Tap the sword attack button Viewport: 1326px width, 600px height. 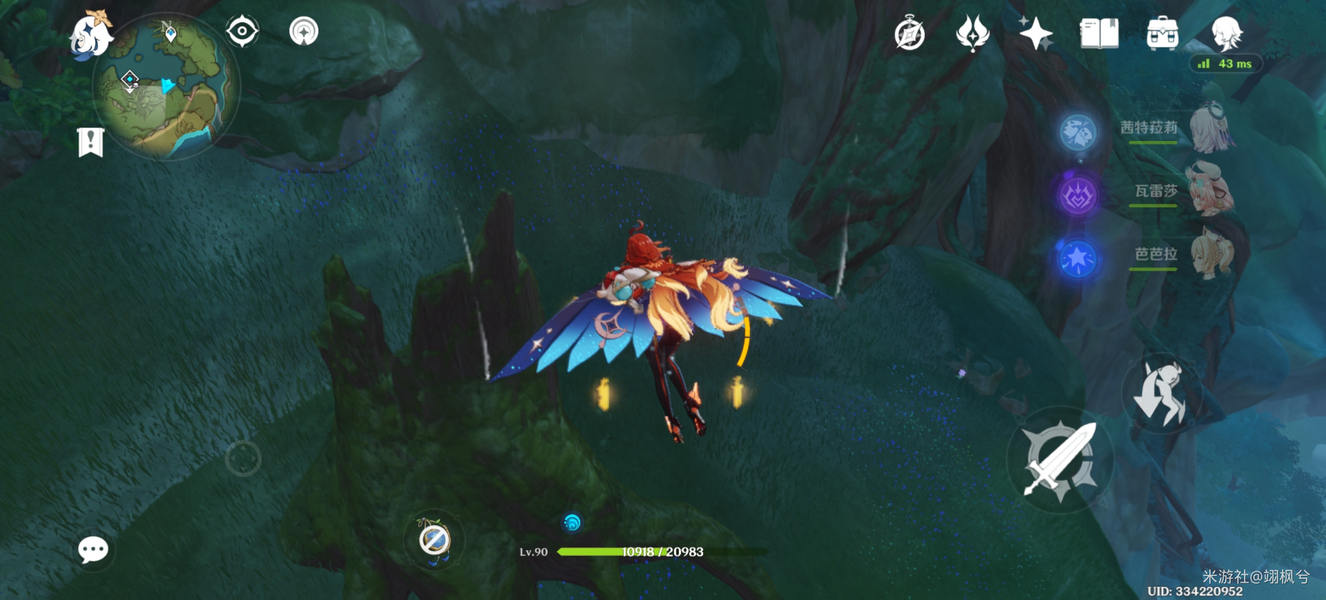tap(1059, 460)
